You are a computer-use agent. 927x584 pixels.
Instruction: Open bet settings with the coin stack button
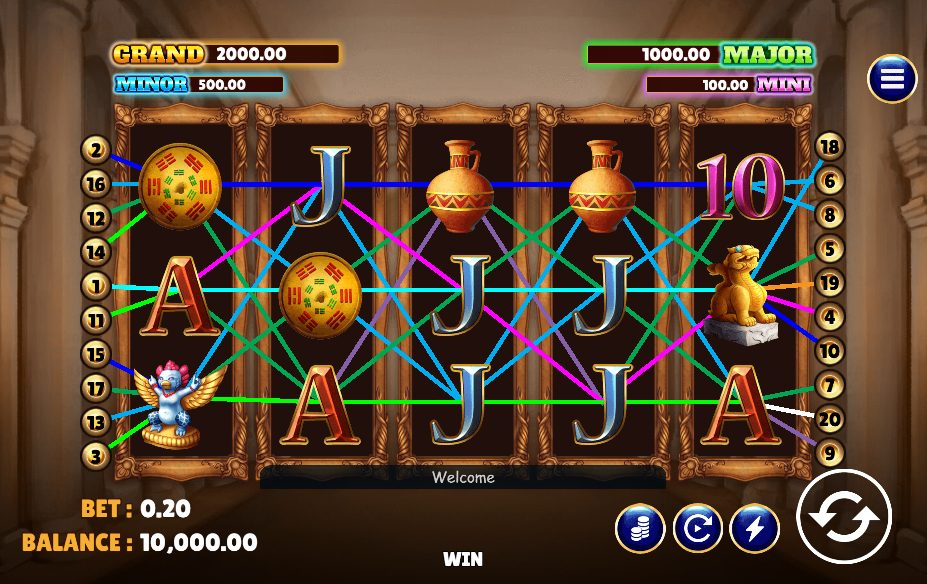[640, 528]
